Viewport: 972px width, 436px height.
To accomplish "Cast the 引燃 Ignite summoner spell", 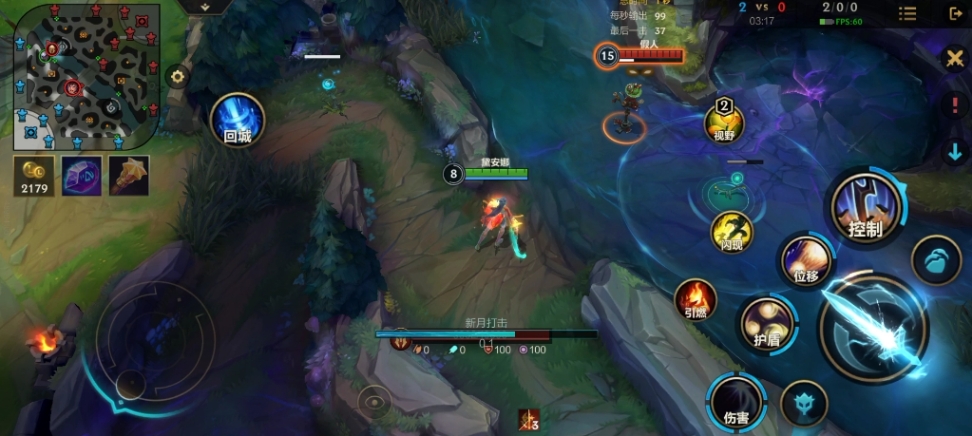I will [695, 298].
